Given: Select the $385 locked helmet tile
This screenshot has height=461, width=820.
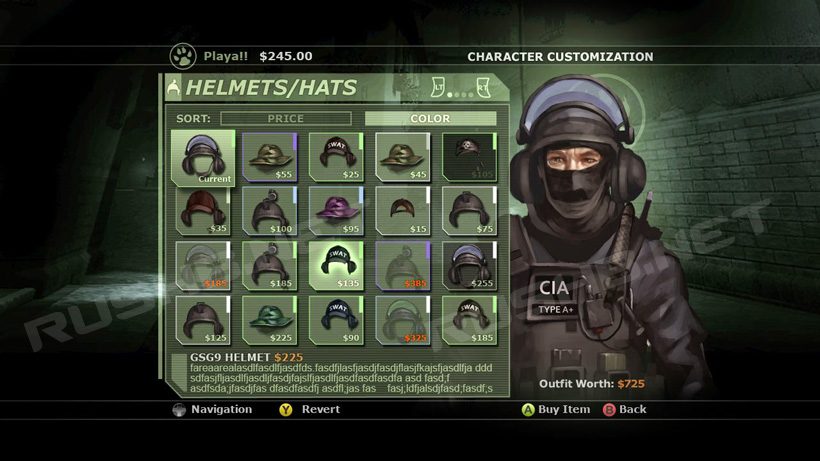Looking at the screenshot, I should (402, 264).
